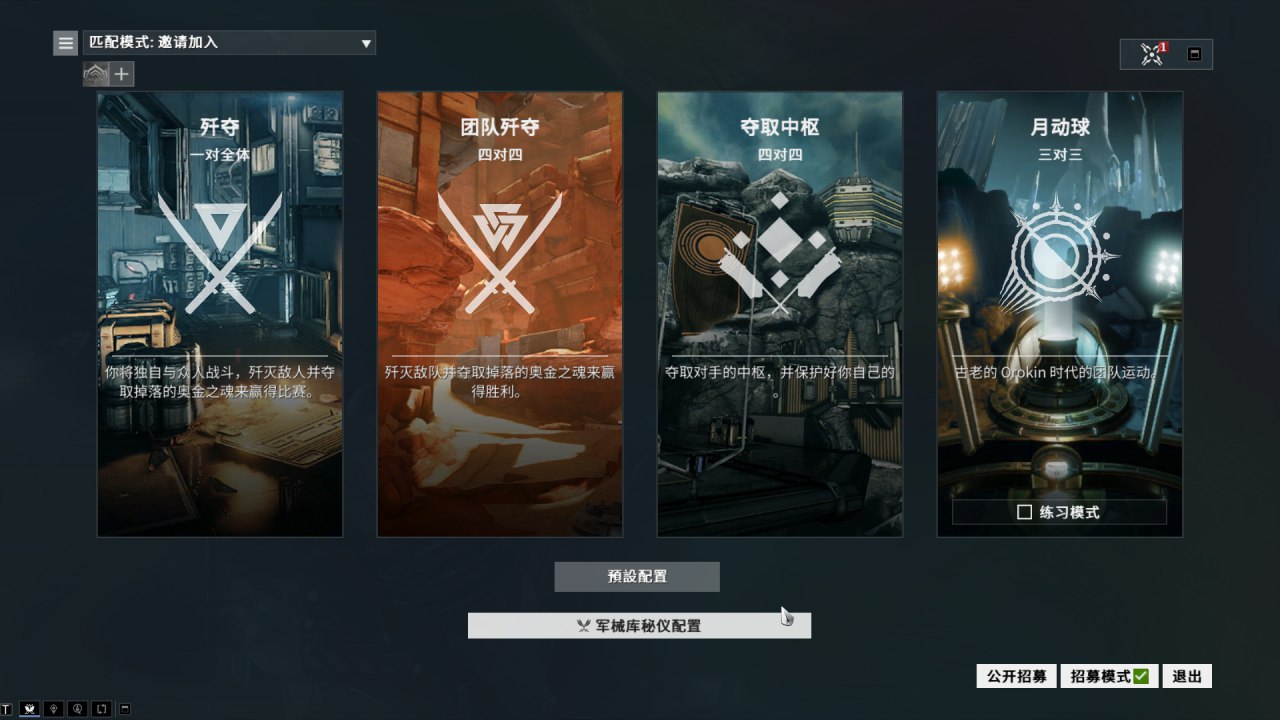Choose the 团队歼夺 four-versus-four mode card
This screenshot has width=1280, height=720.
pyautogui.click(x=500, y=314)
